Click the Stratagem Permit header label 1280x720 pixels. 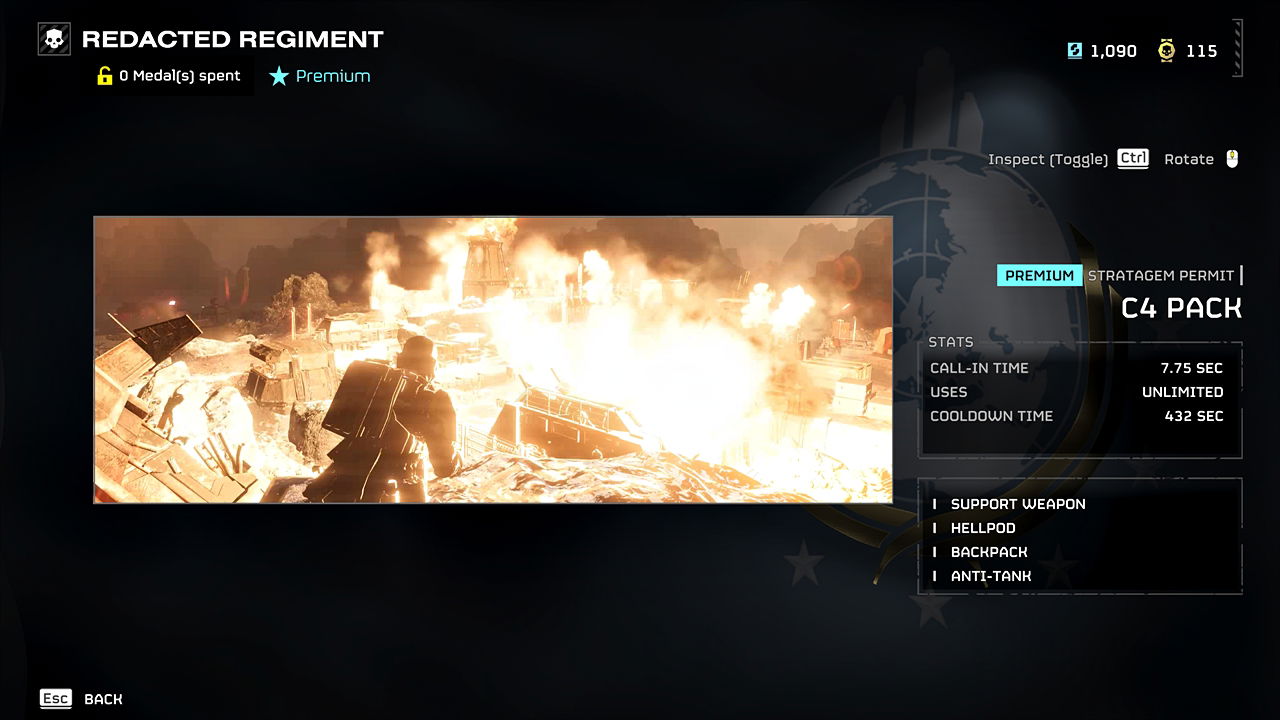tap(1160, 275)
